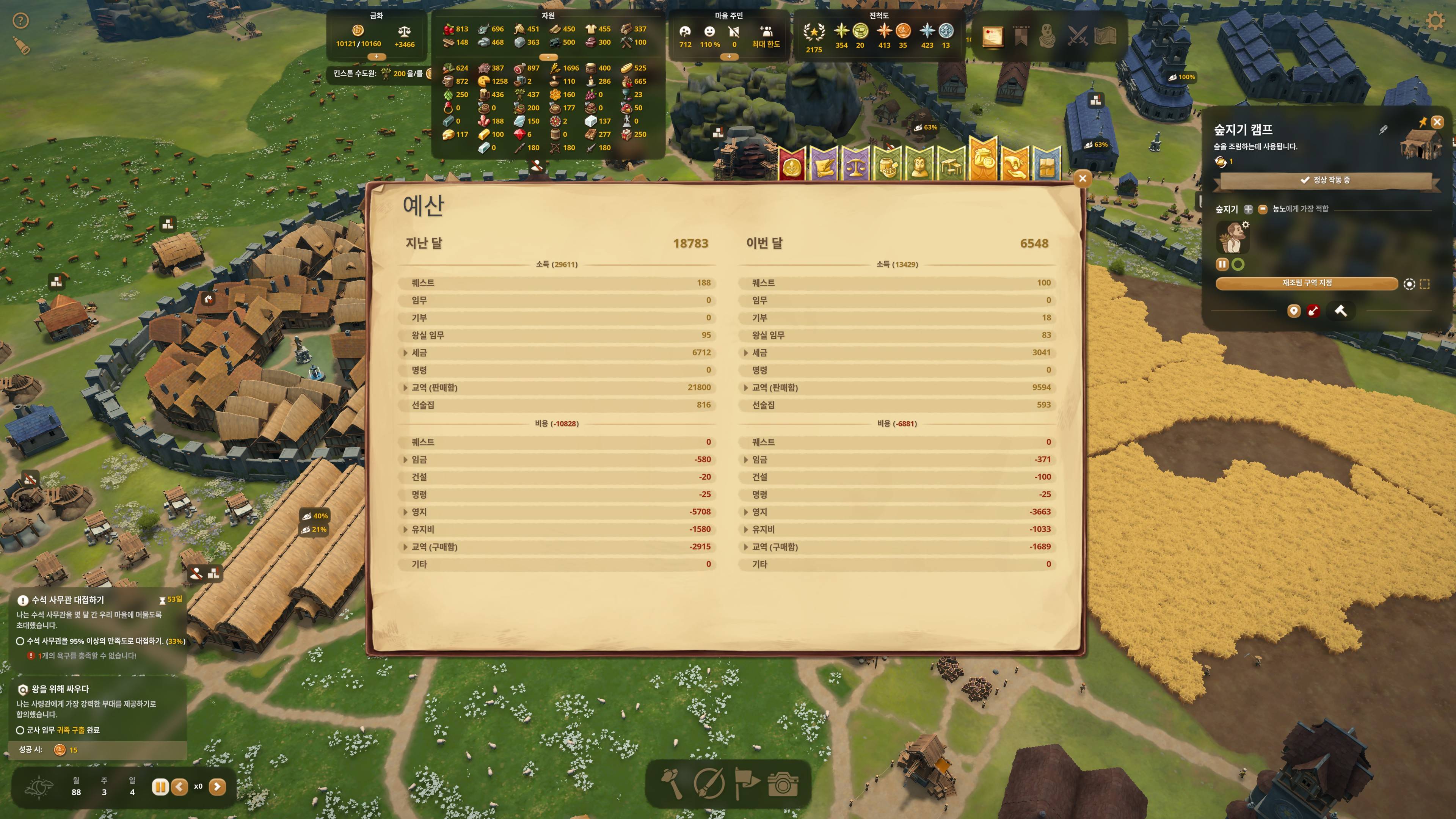Open photo mode with the camera icon
Viewport: 1456px width, 819px height.
tap(783, 784)
